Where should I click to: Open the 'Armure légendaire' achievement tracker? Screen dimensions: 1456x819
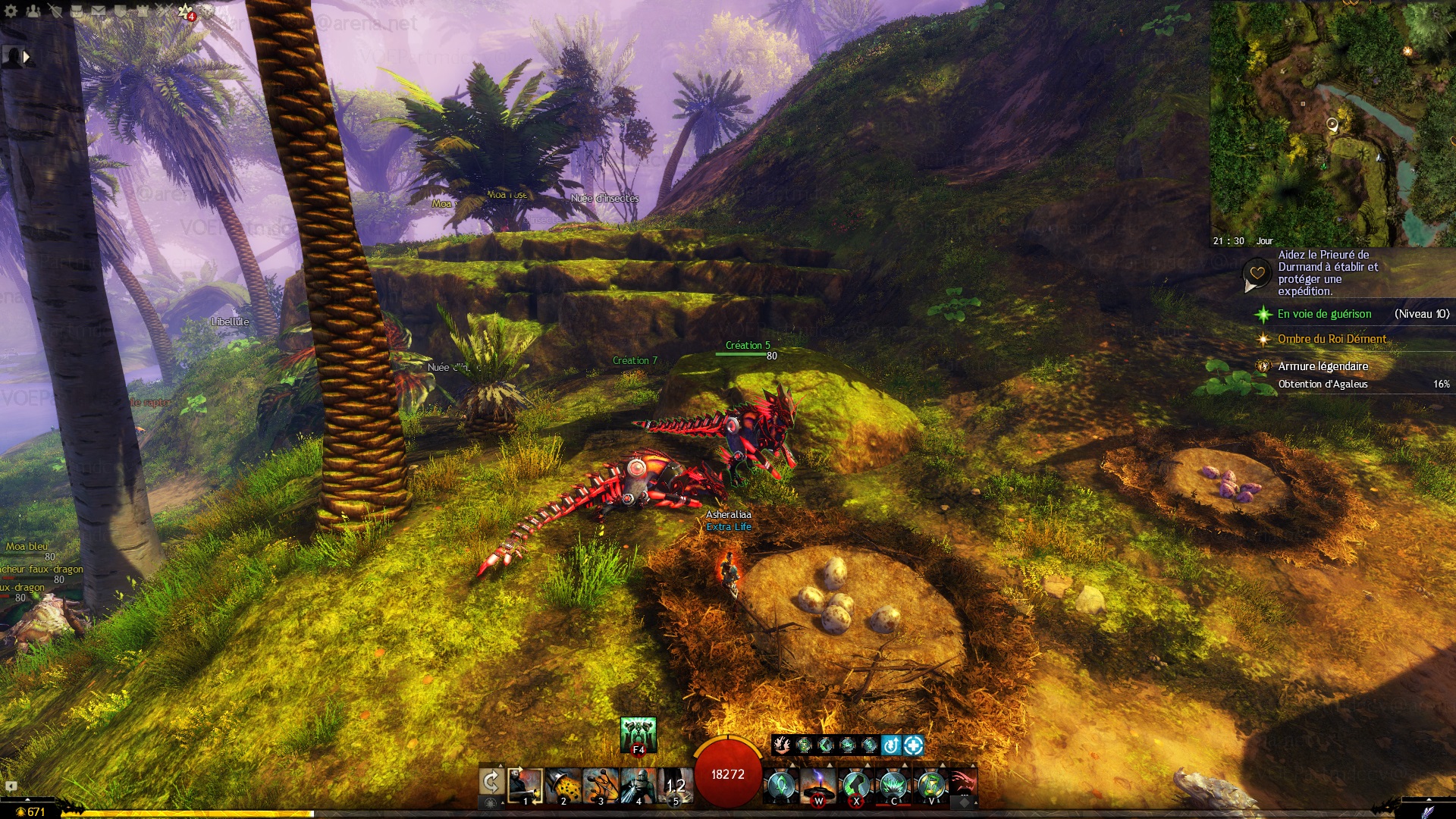(x=1323, y=366)
